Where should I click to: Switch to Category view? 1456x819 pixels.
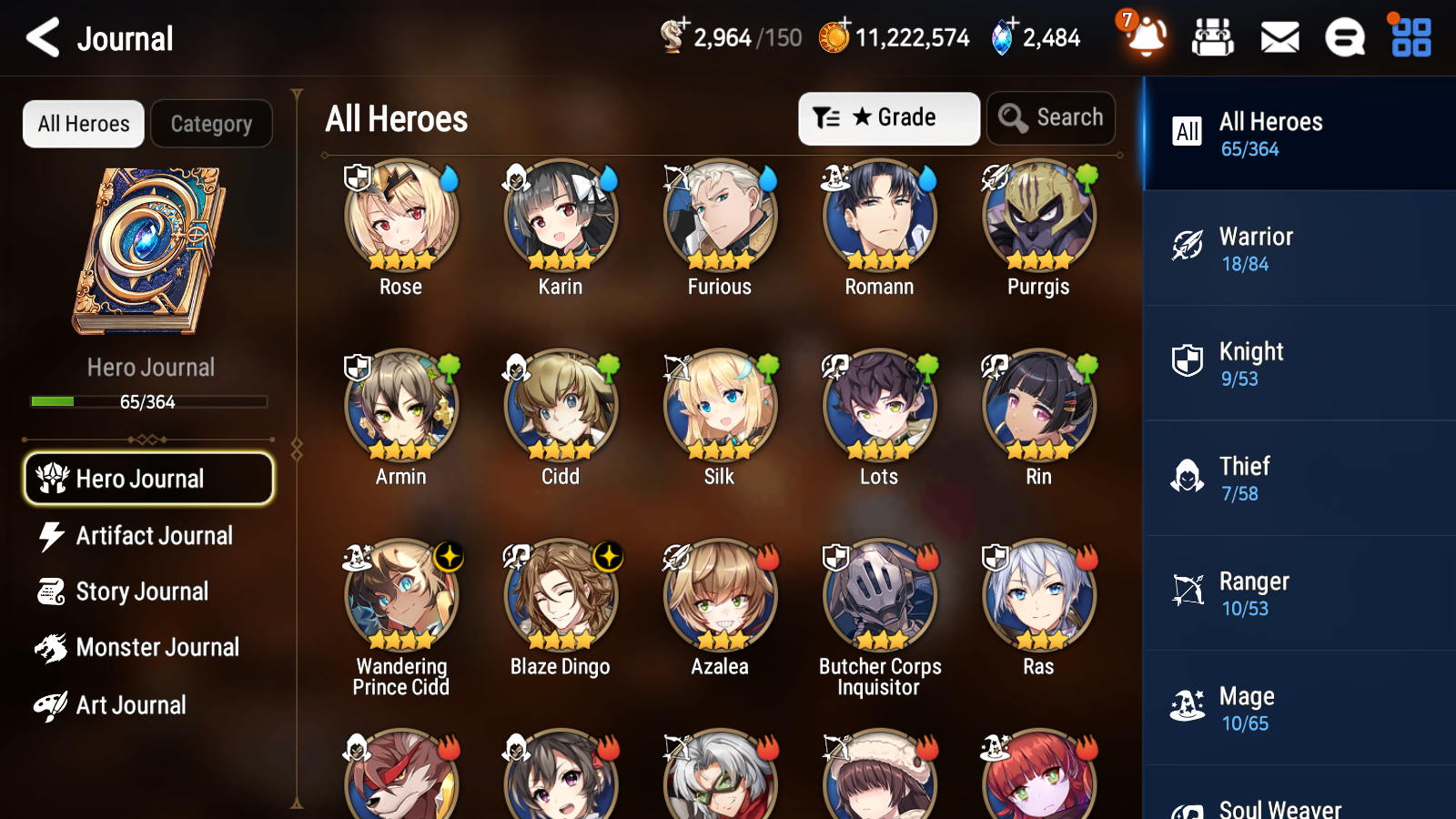211,124
